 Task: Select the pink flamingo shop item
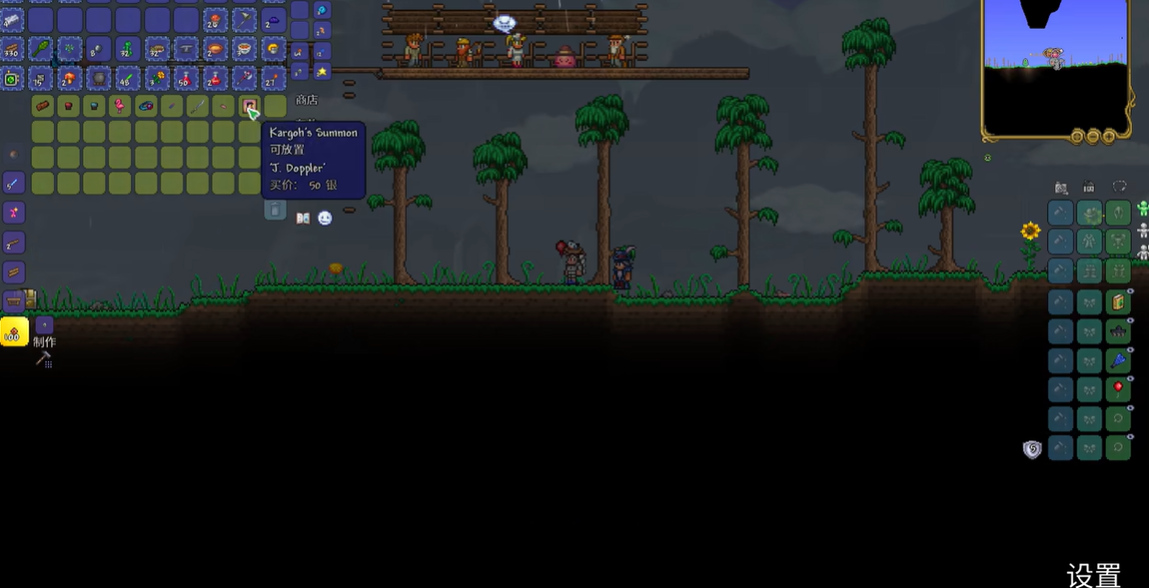pos(120,105)
